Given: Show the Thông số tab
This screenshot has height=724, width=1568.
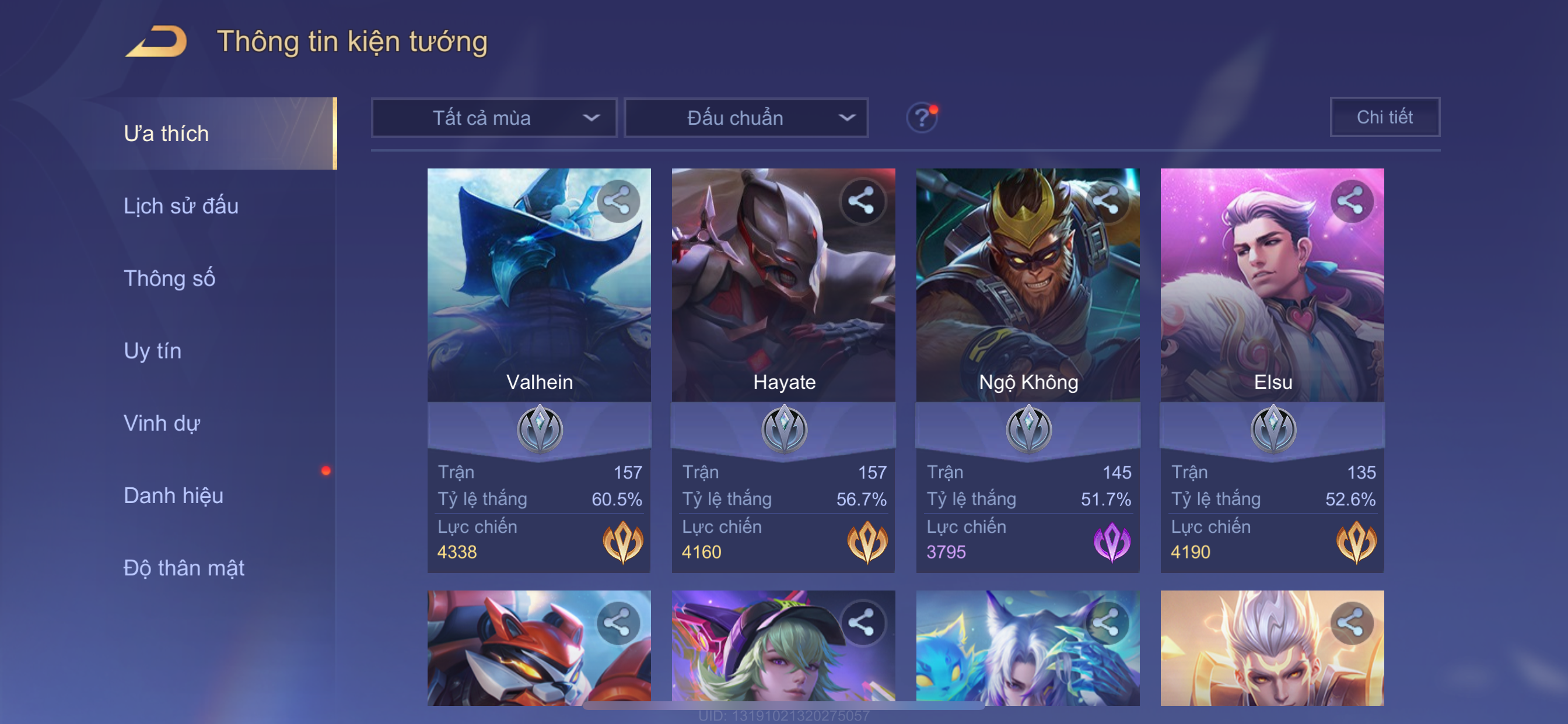Looking at the screenshot, I should click(169, 279).
